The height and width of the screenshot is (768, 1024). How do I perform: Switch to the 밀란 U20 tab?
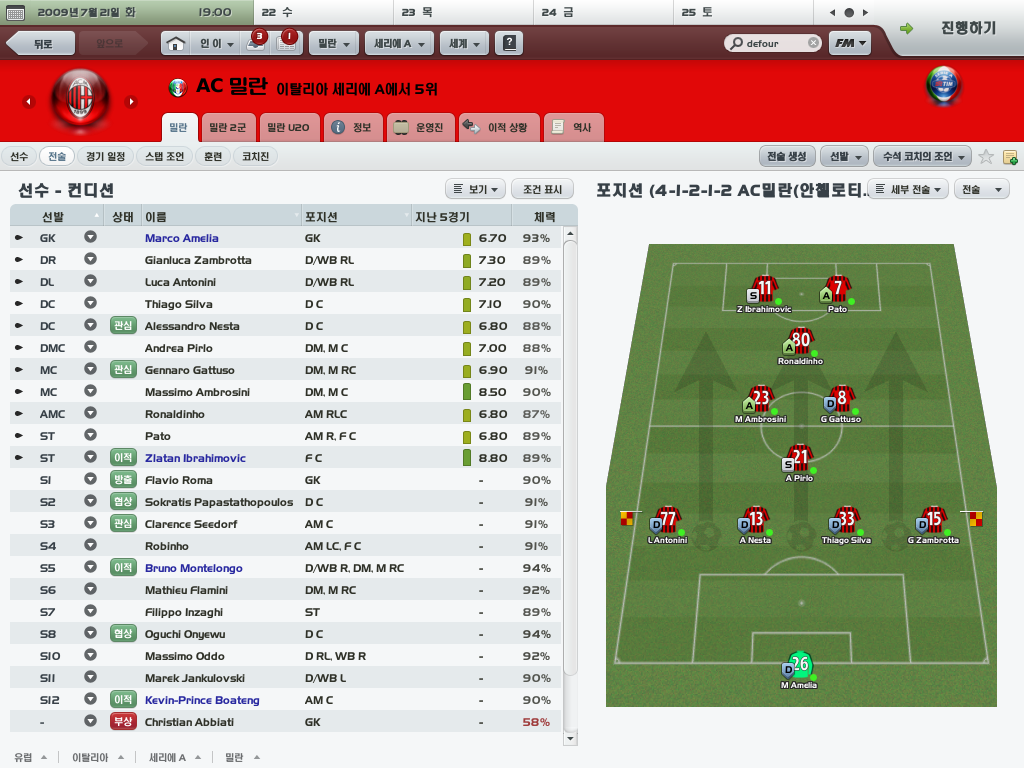[x=287, y=128]
